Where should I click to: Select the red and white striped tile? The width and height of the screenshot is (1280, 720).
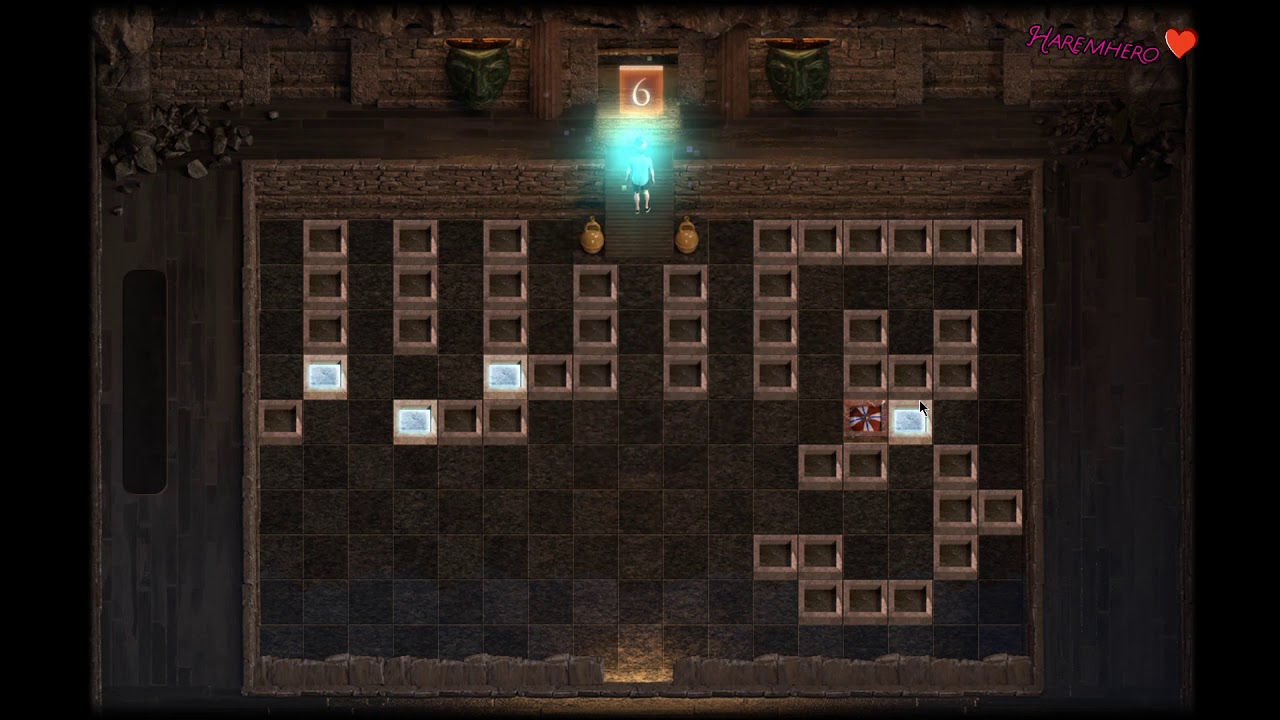865,419
